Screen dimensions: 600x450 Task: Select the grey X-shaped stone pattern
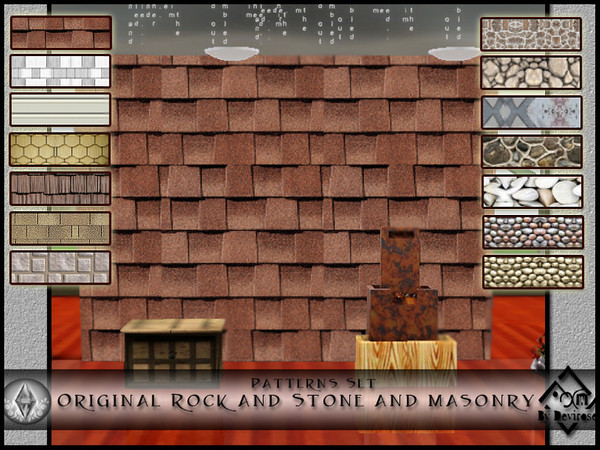tap(531, 112)
